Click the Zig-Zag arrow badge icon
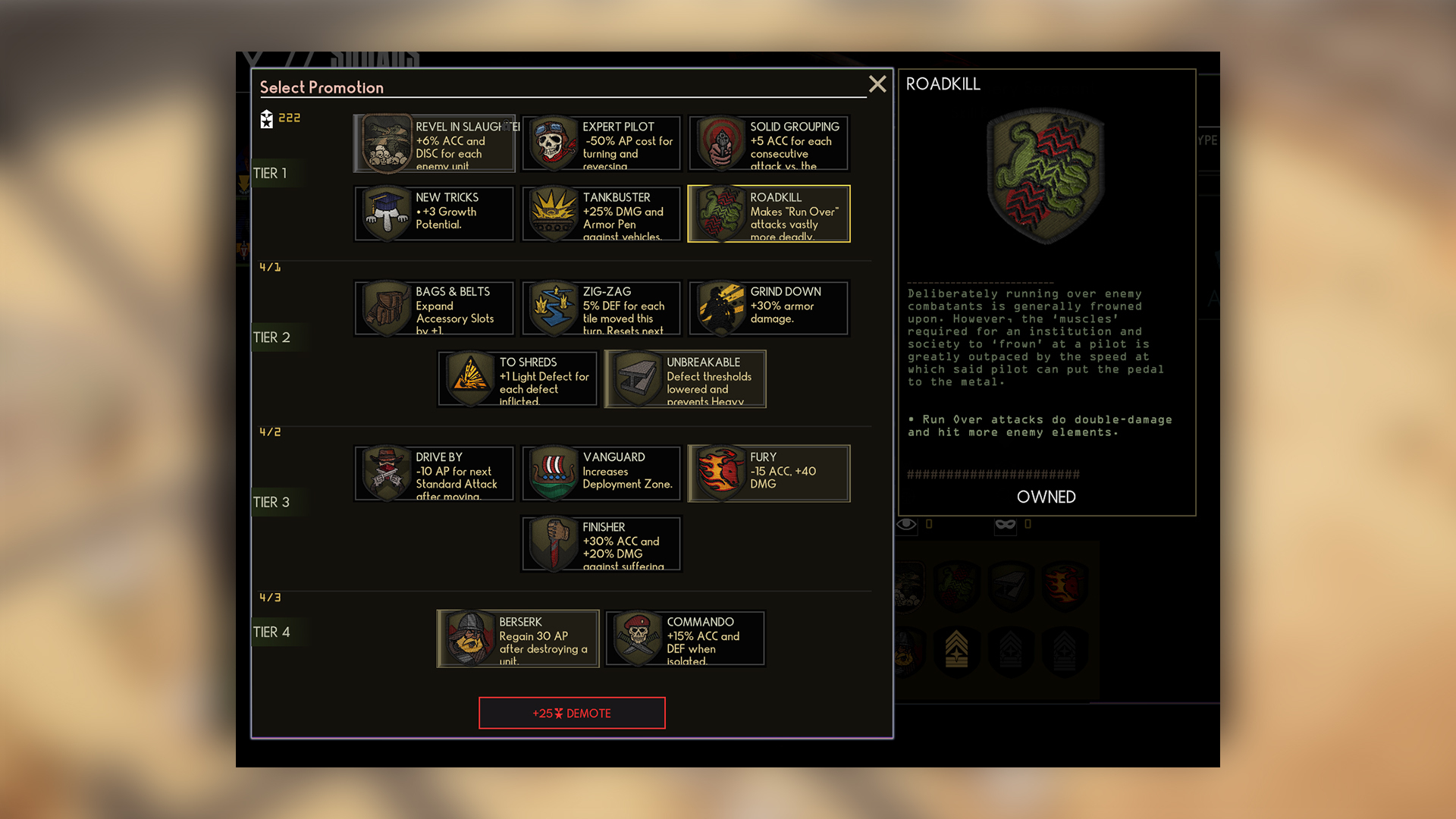The image size is (1456, 819). [552, 308]
